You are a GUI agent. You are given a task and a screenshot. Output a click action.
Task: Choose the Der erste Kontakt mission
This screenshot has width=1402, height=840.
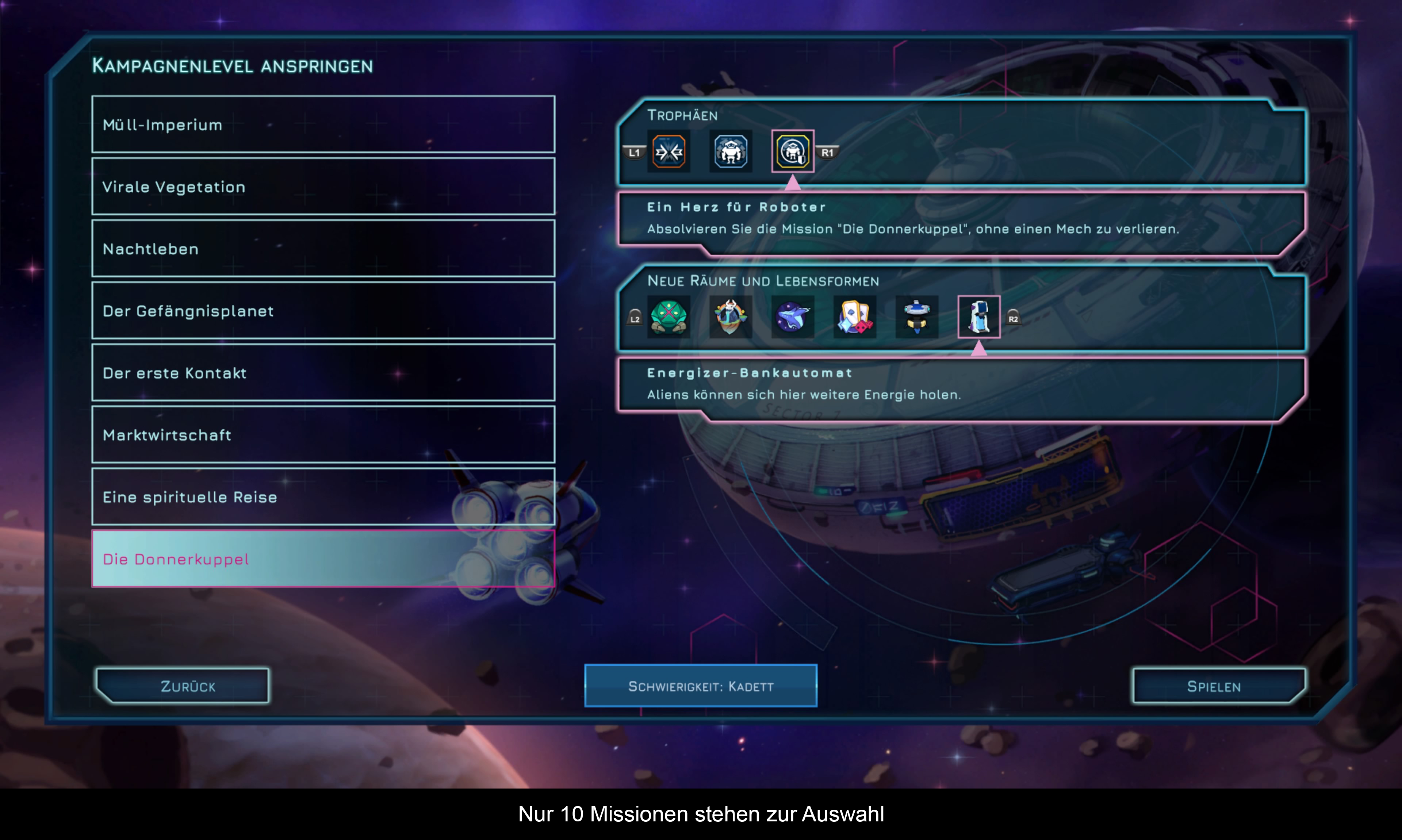pos(323,372)
